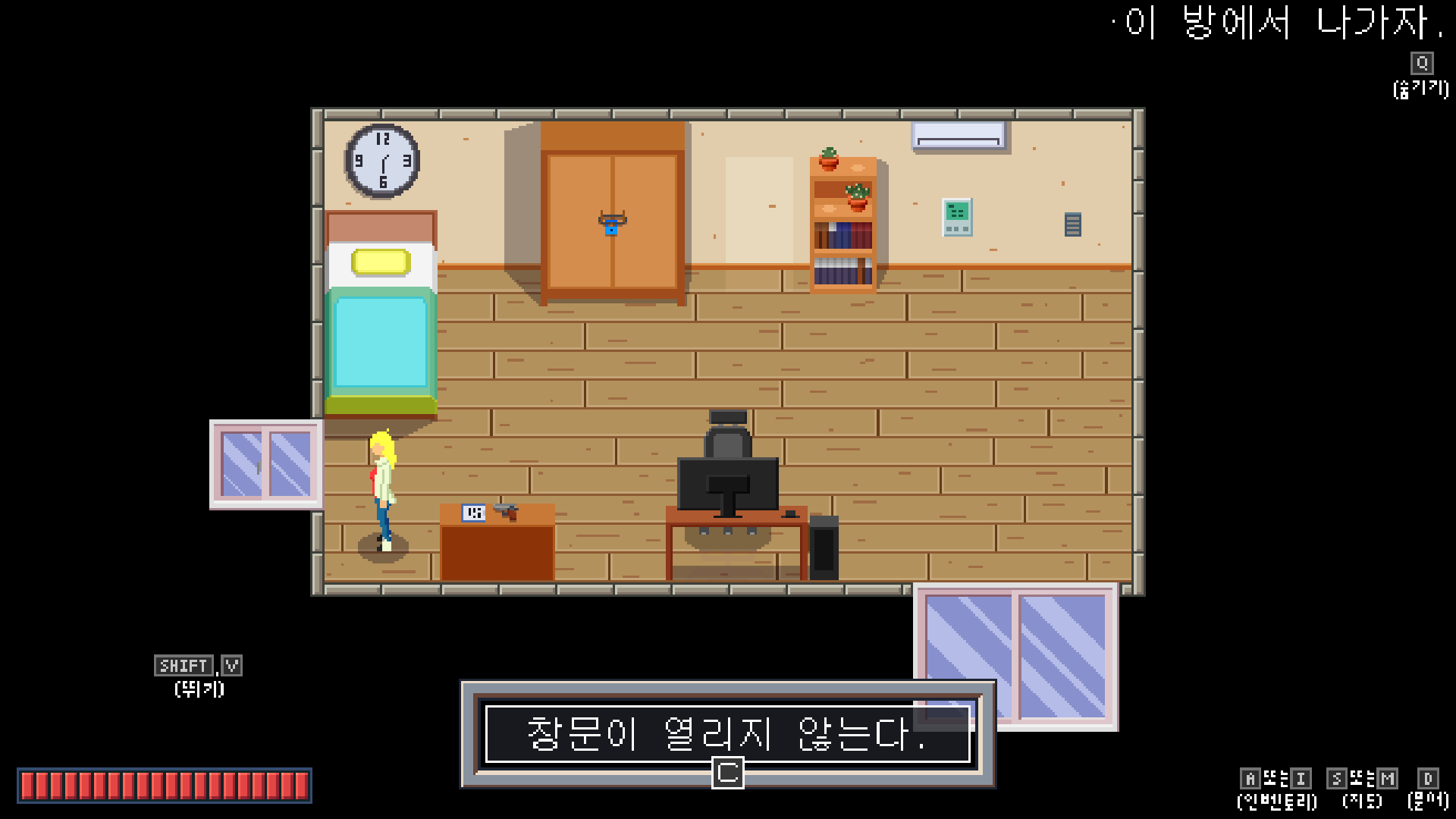Select the A inventory key icon
The width and height of the screenshot is (1456, 819).
[1250, 777]
